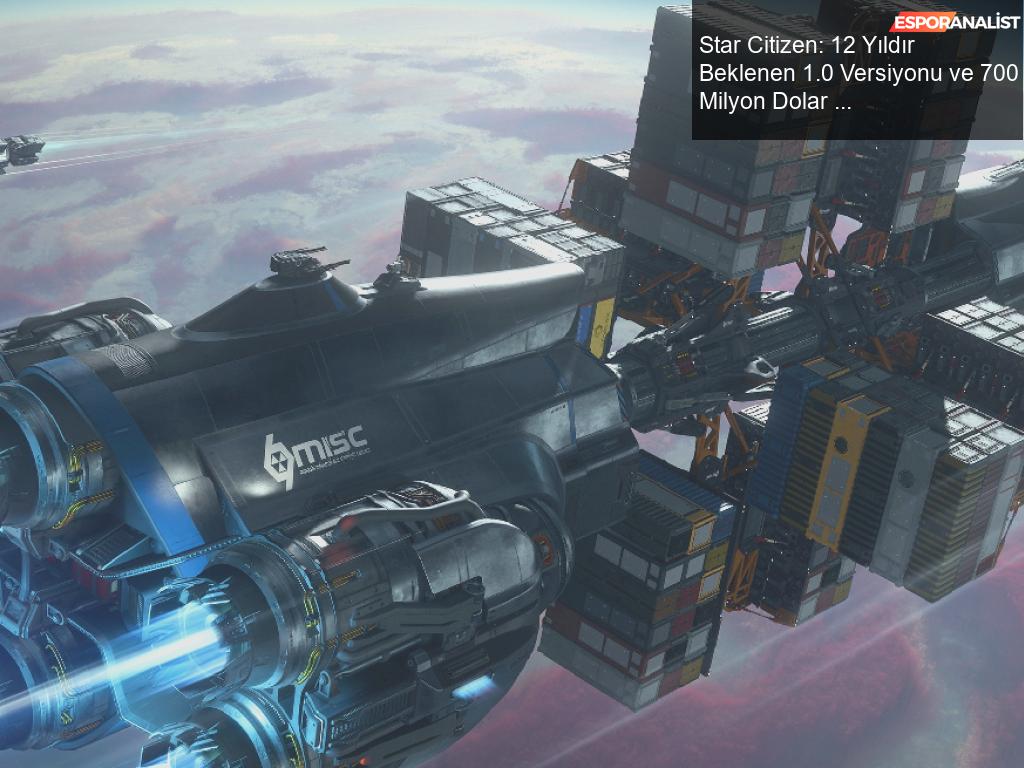Open the Star Citizen article headline
The width and height of the screenshot is (1024, 768).
pyautogui.click(x=857, y=73)
